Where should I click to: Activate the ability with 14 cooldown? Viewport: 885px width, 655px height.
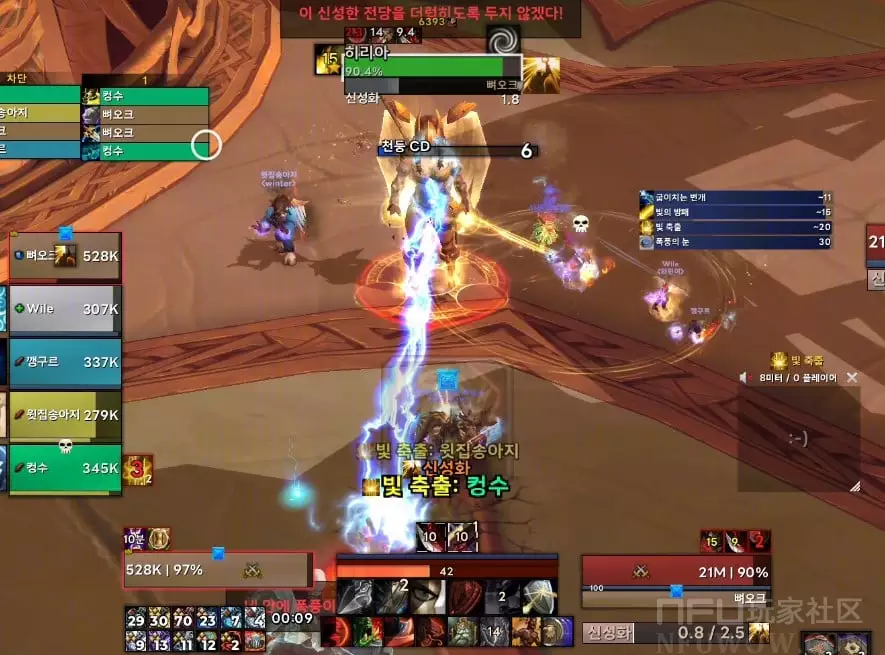point(493,631)
